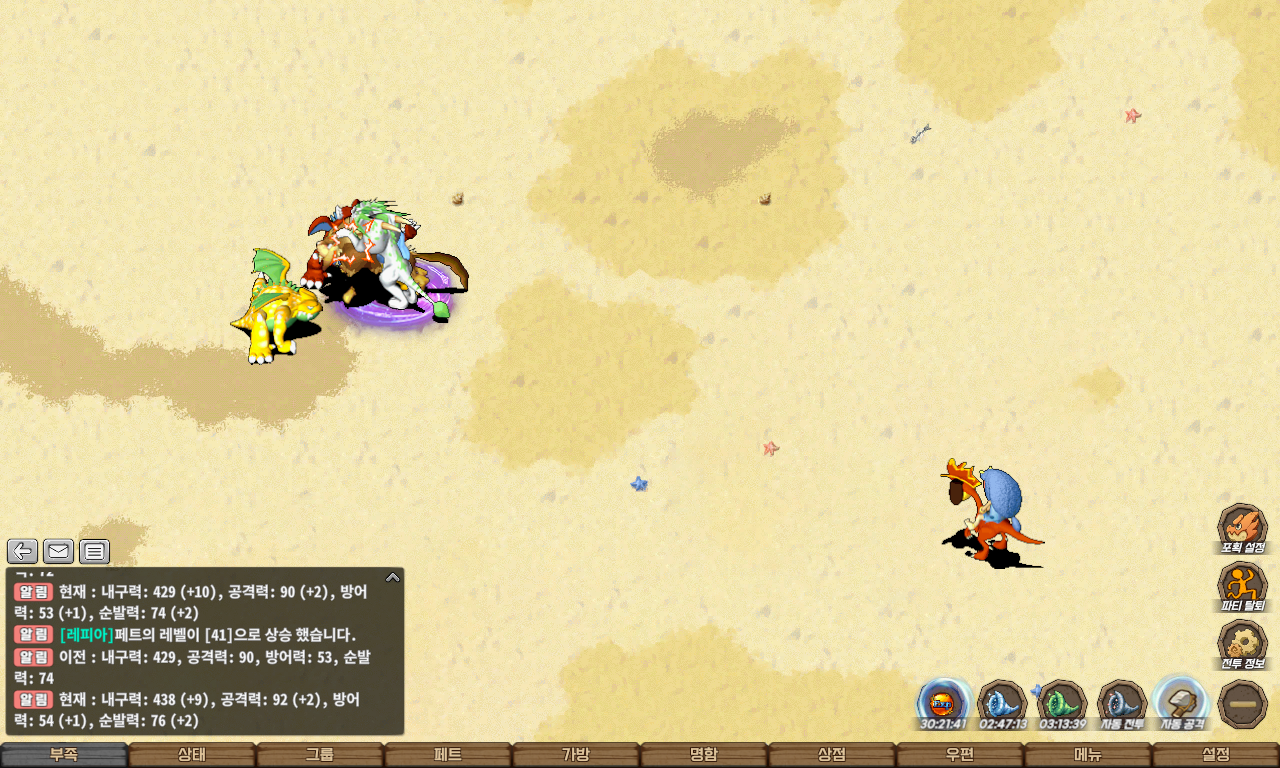The image size is (1280, 768).
Task: Open the 우편 (Mail) menu
Action: click(x=960, y=755)
